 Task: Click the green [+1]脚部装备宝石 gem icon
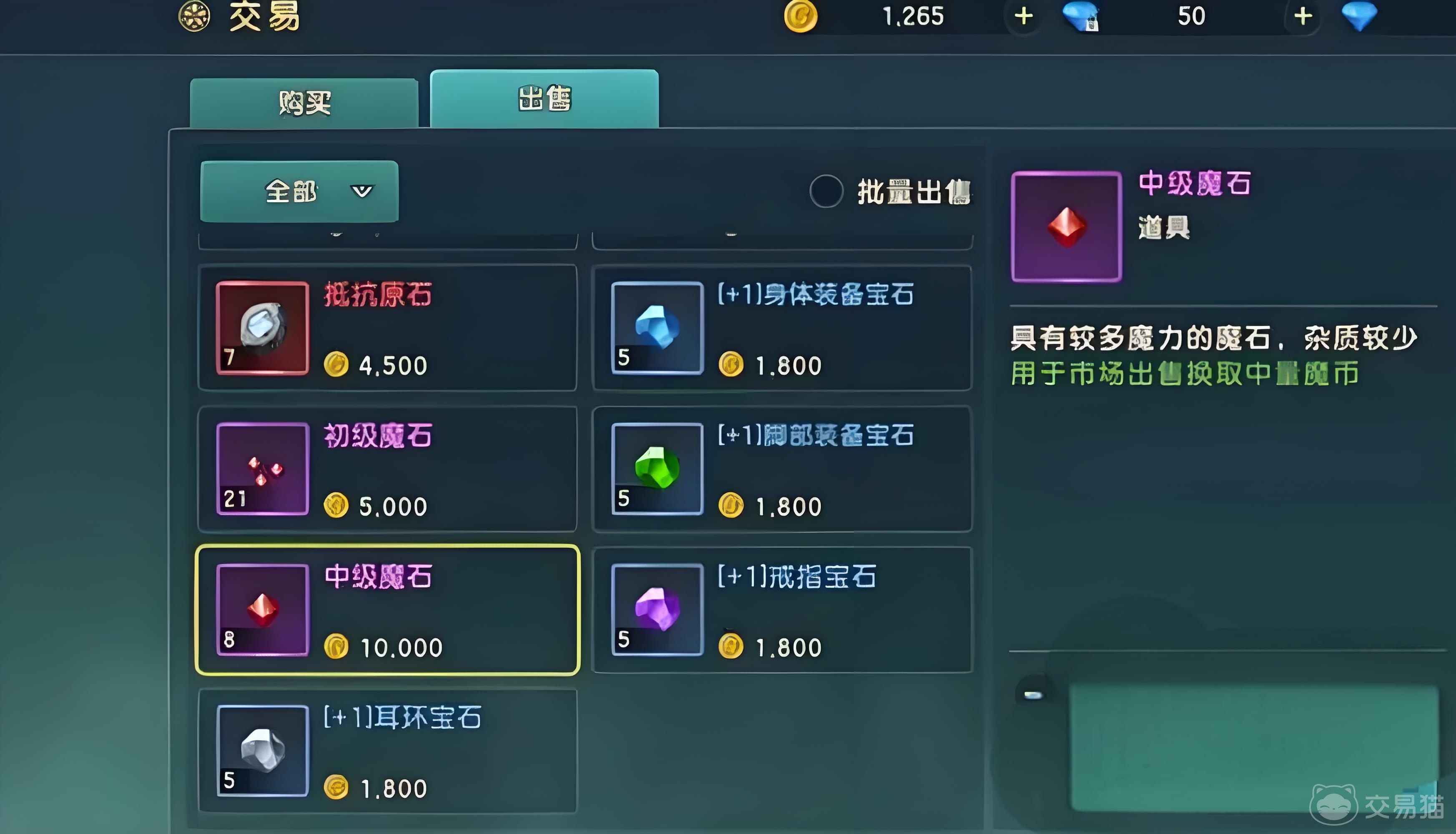click(657, 471)
